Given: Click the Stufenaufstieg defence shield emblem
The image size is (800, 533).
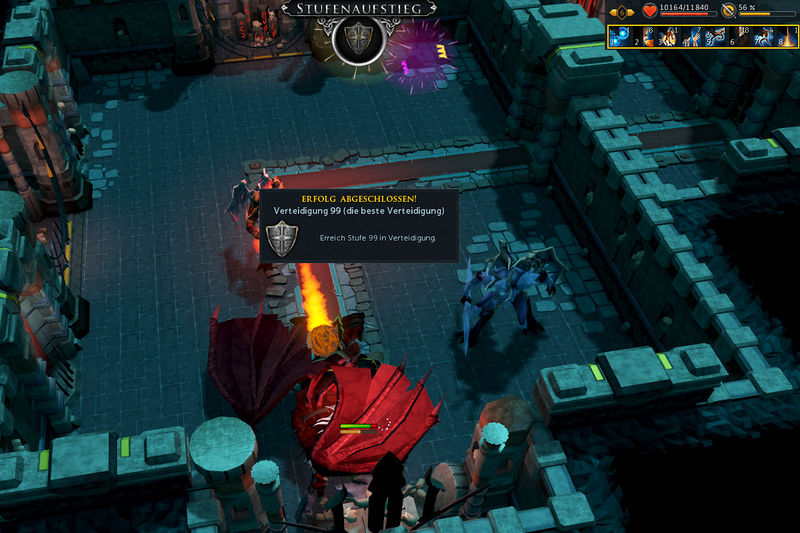Looking at the screenshot, I should click(x=357, y=38).
